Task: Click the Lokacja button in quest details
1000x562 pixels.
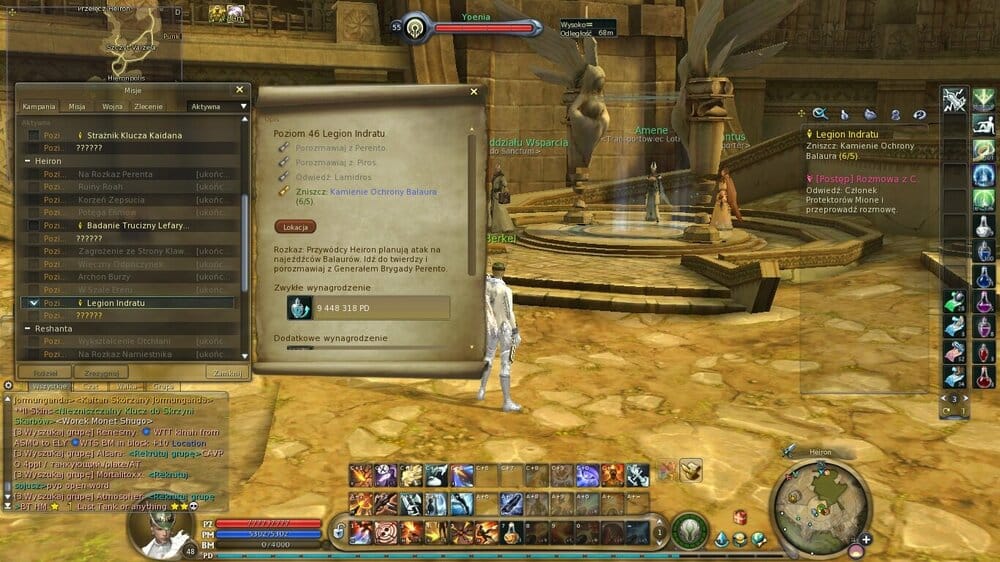Action: tap(295, 227)
